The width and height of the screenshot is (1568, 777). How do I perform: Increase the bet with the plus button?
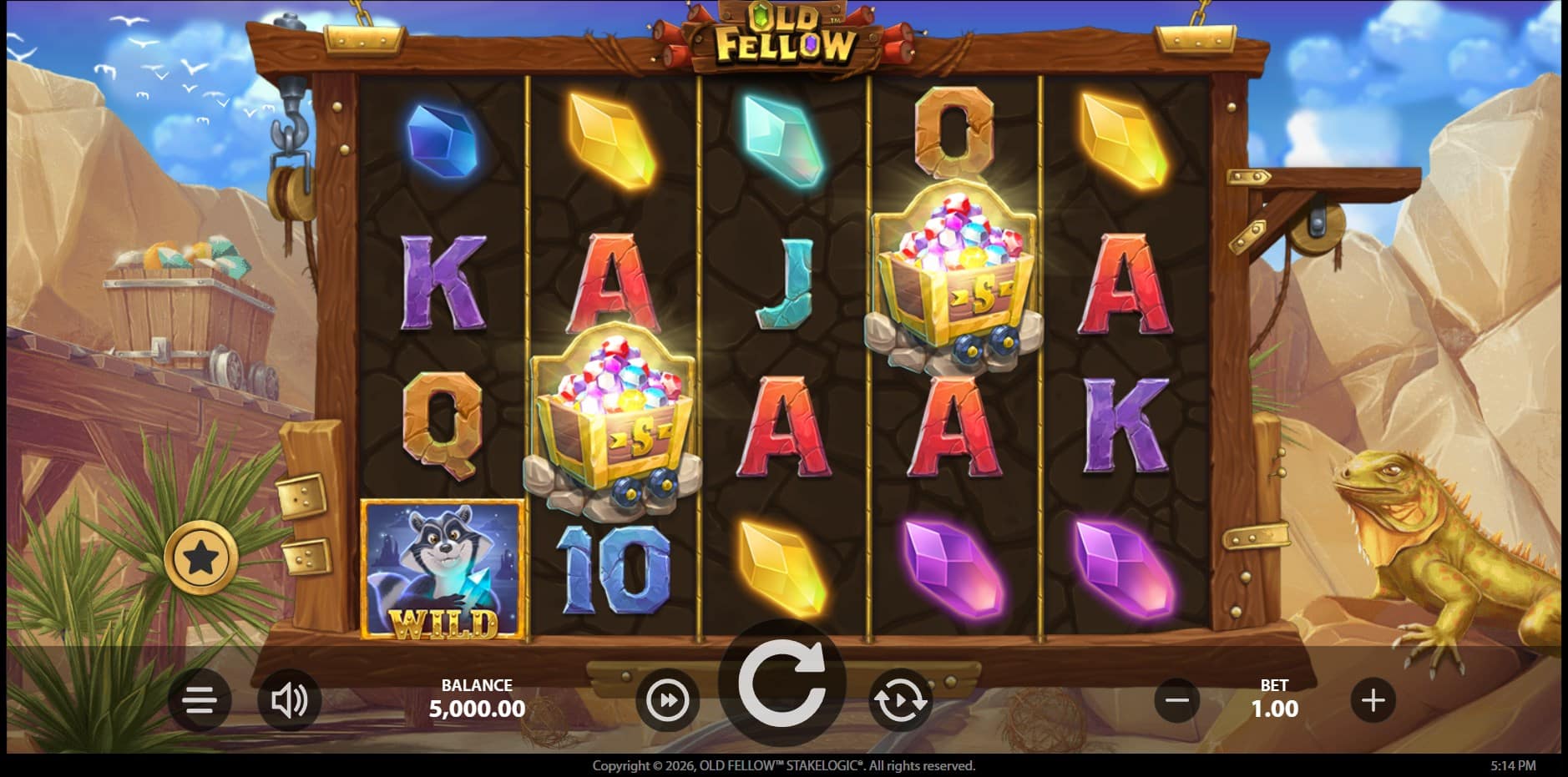(1373, 699)
